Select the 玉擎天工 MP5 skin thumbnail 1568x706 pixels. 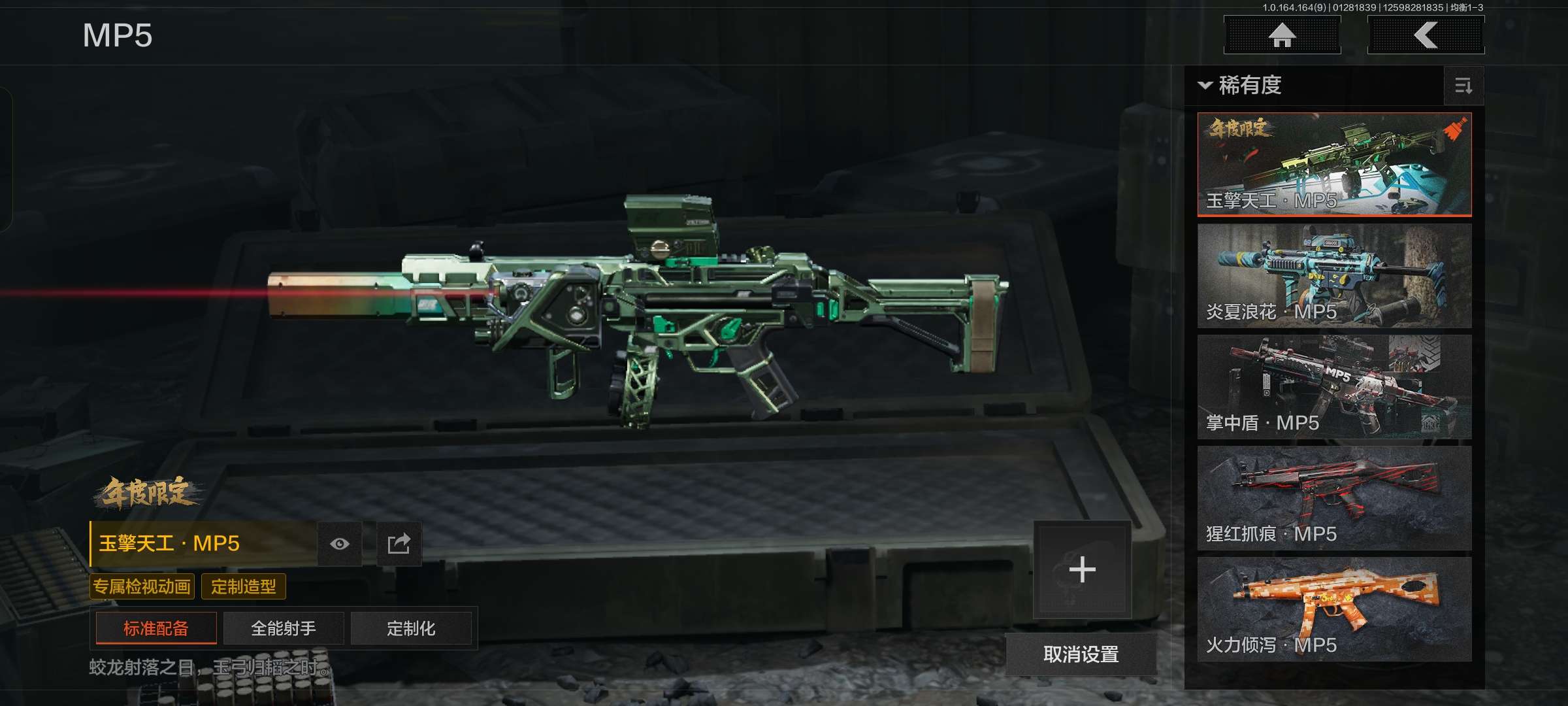click(1334, 164)
